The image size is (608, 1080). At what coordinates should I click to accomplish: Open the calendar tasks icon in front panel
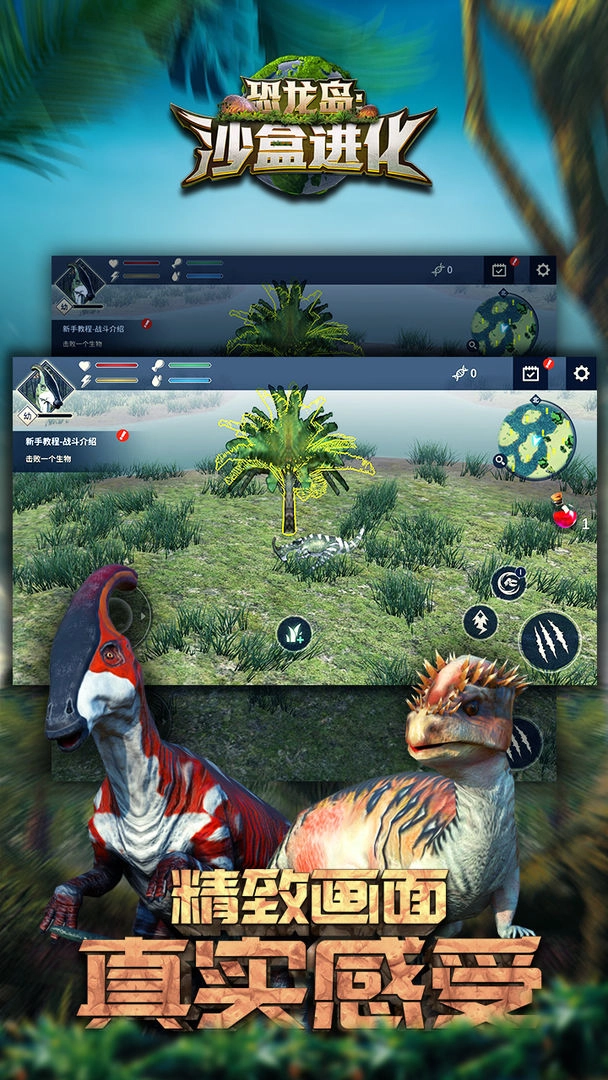tap(531, 374)
